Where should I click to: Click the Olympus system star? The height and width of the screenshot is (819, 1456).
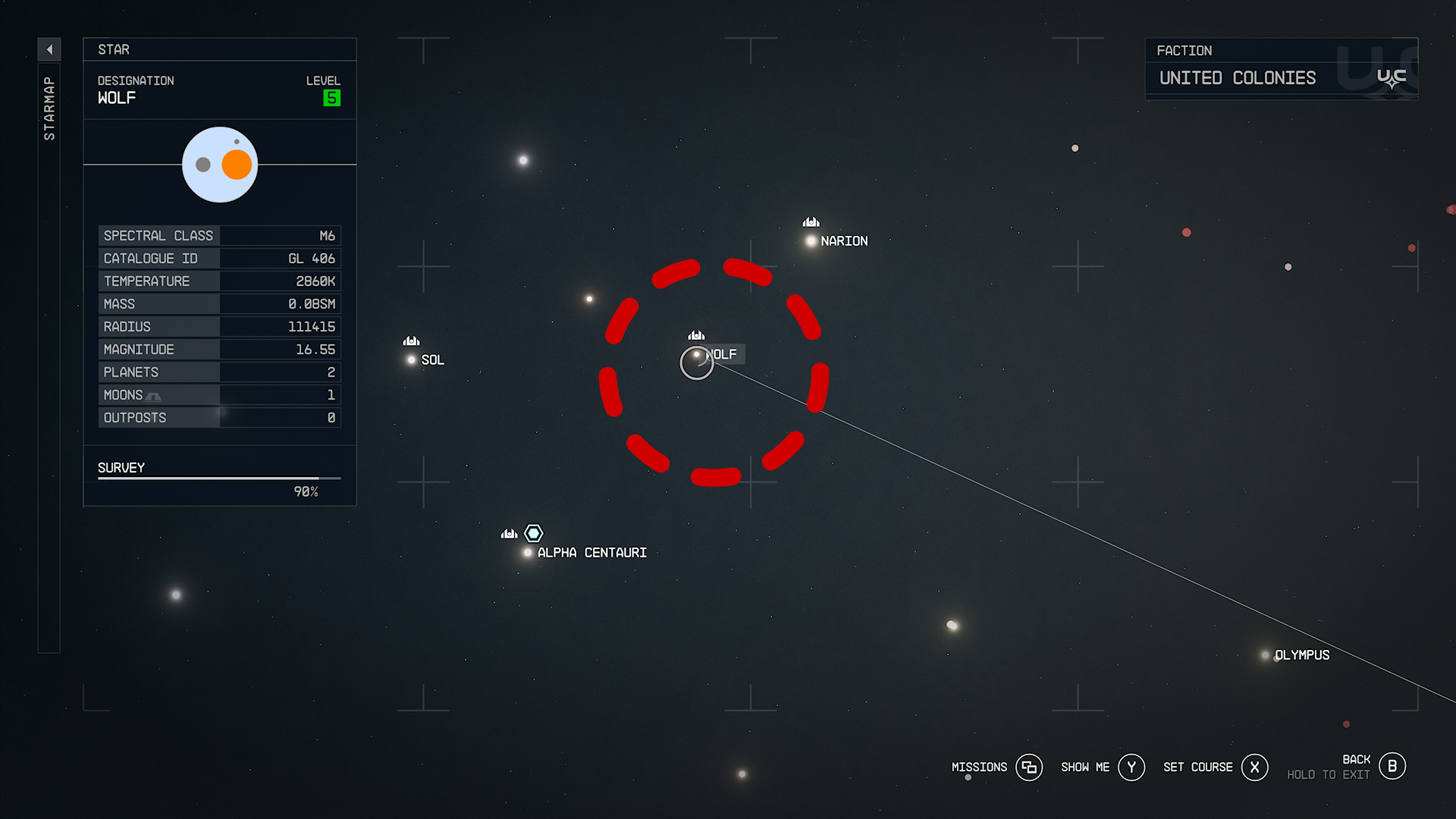(1265, 654)
